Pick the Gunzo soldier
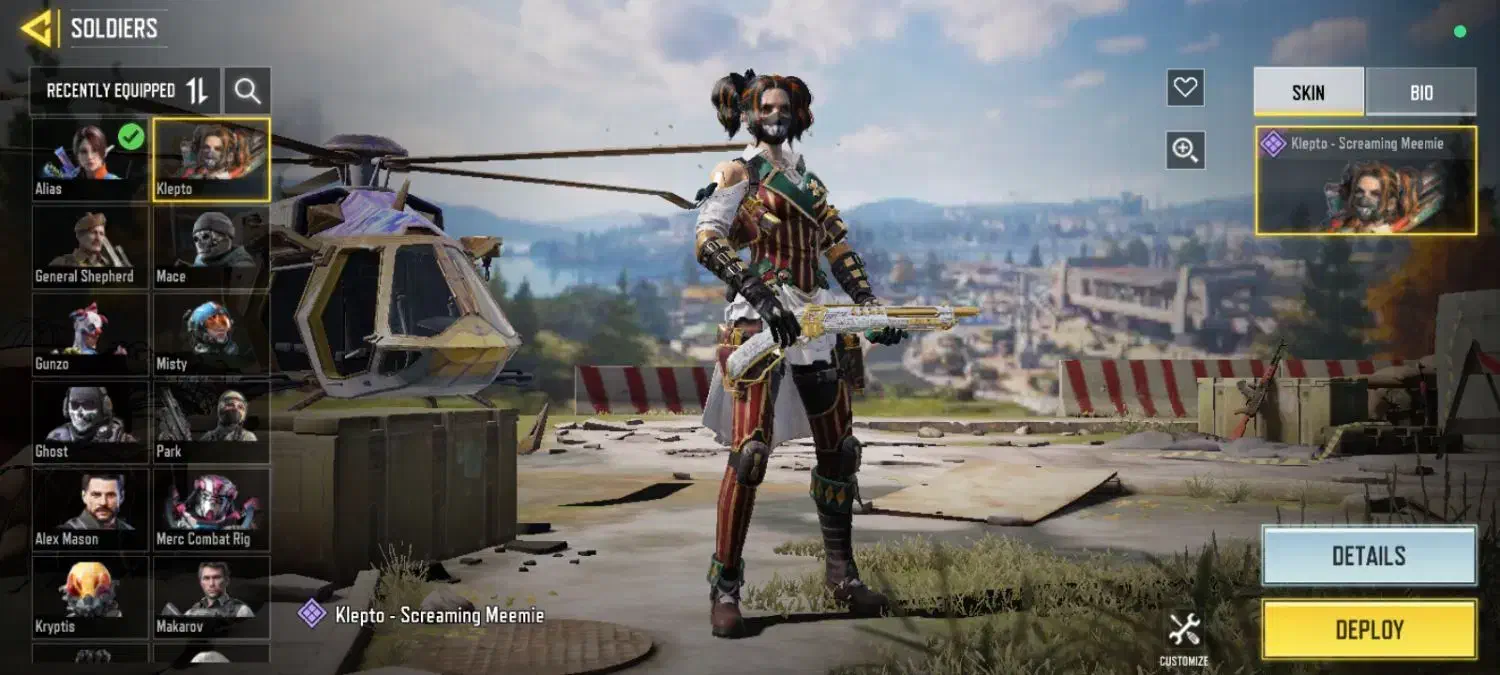 (90, 334)
